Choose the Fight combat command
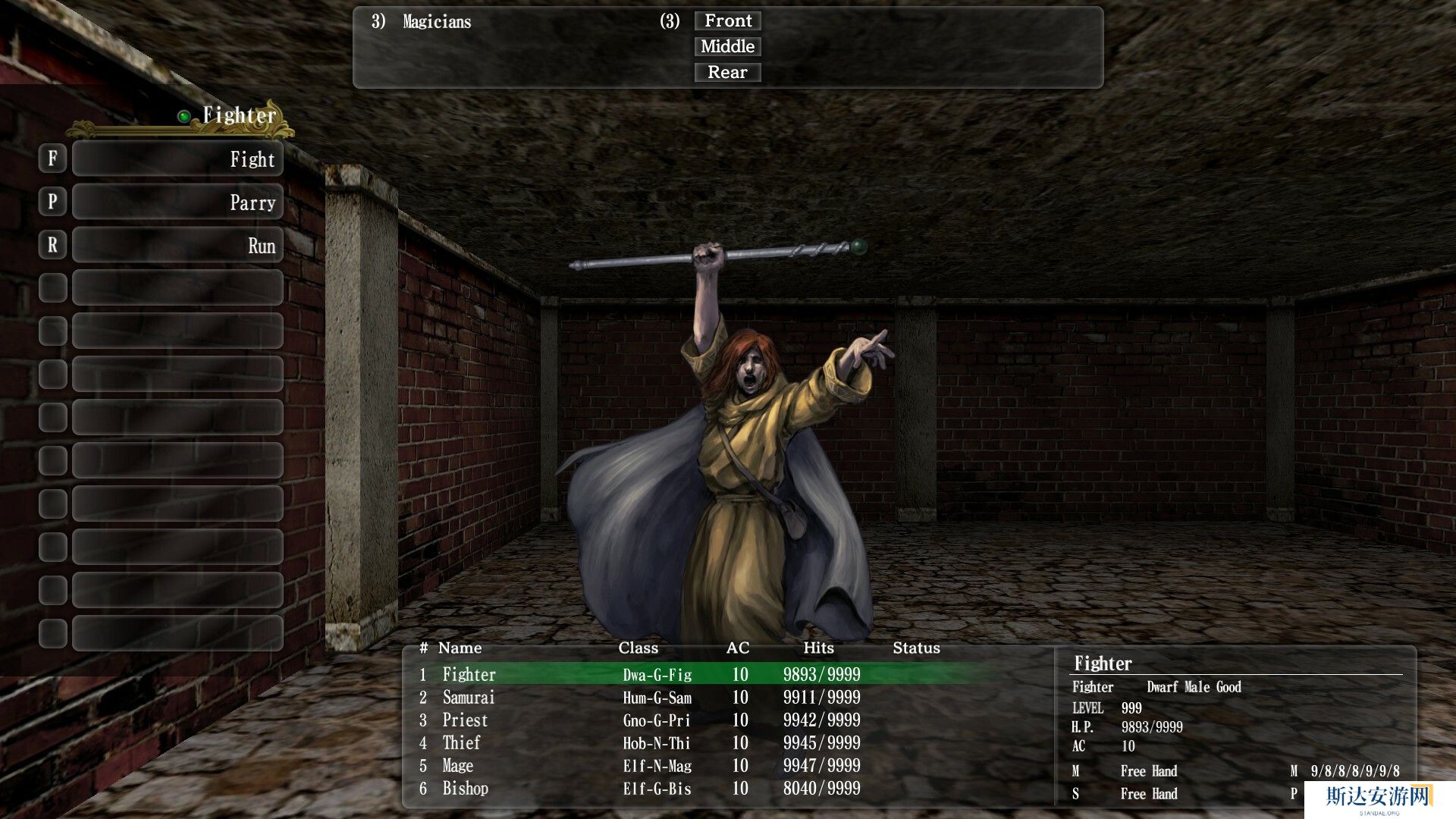This screenshot has height=819, width=1456. point(177,159)
